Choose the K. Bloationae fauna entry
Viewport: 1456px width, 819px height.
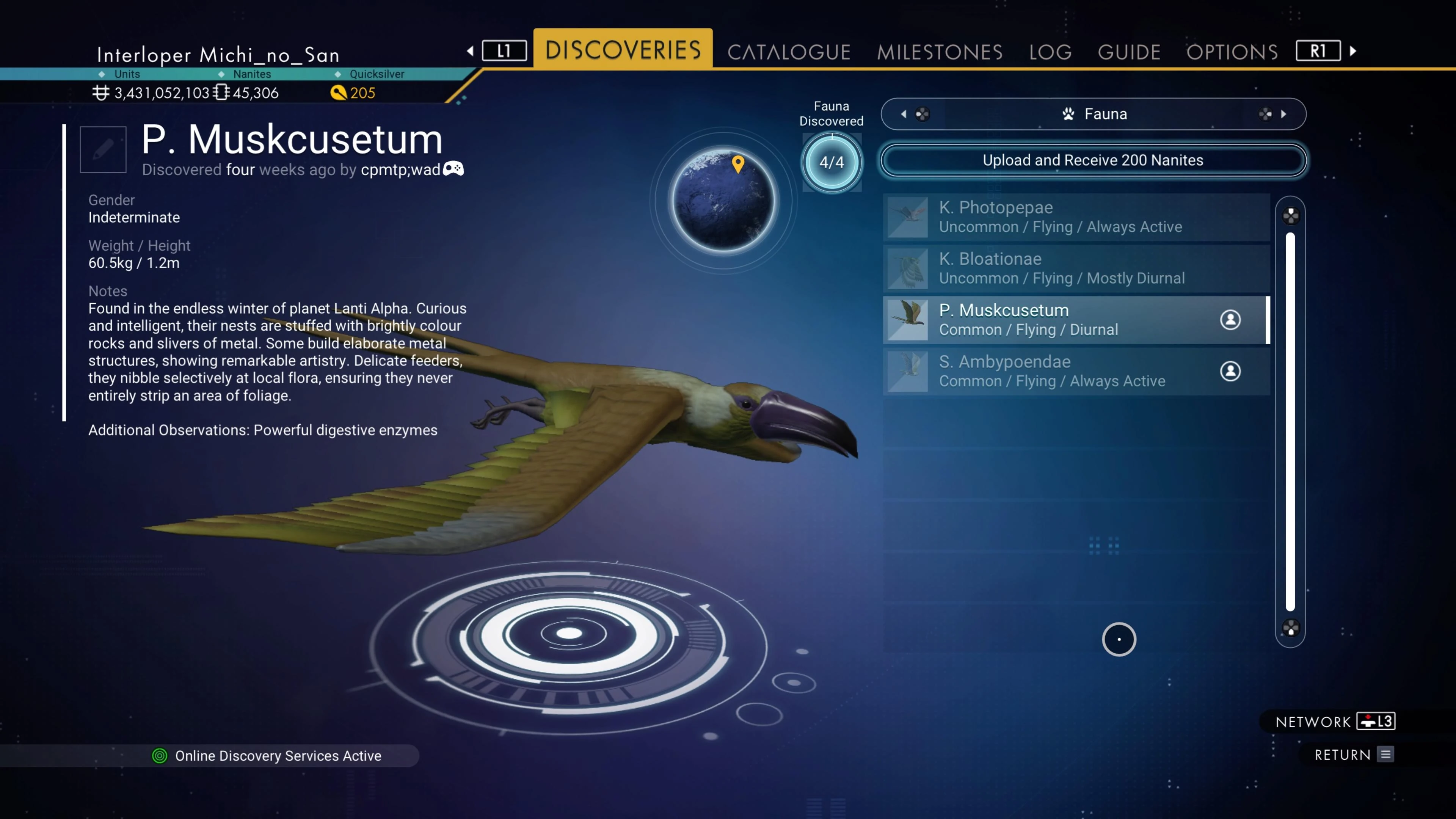(1076, 268)
